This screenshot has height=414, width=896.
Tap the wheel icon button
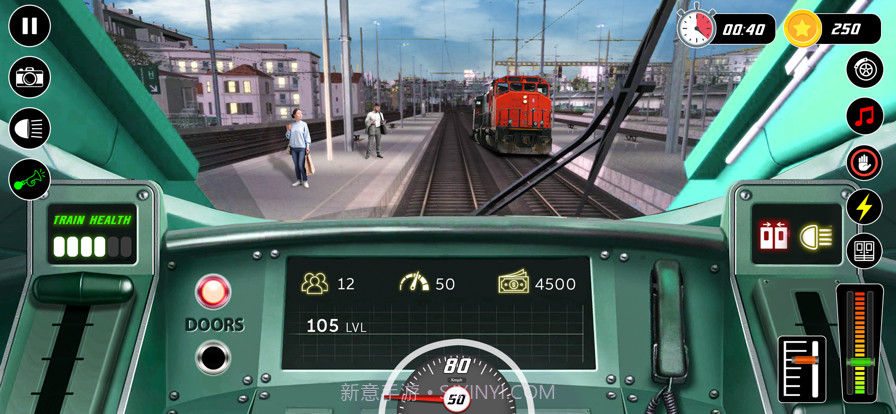click(x=864, y=69)
